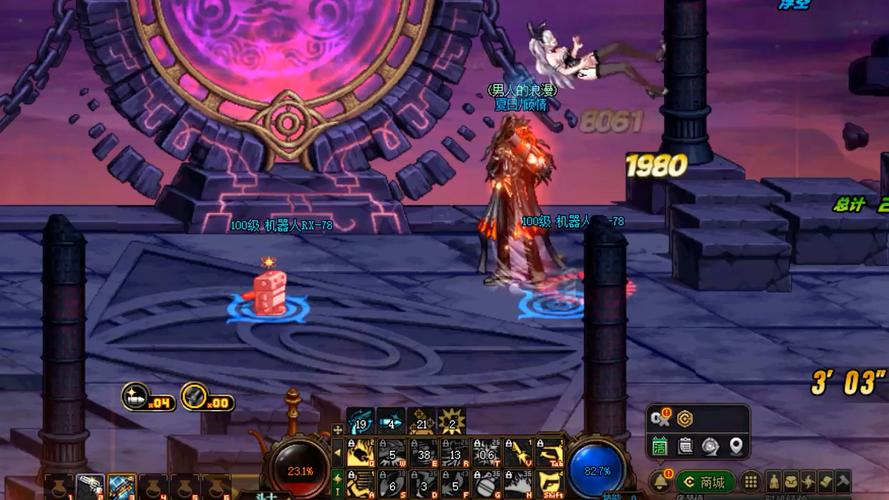Open the shuriken-shaped menu icon

pos(807,482)
